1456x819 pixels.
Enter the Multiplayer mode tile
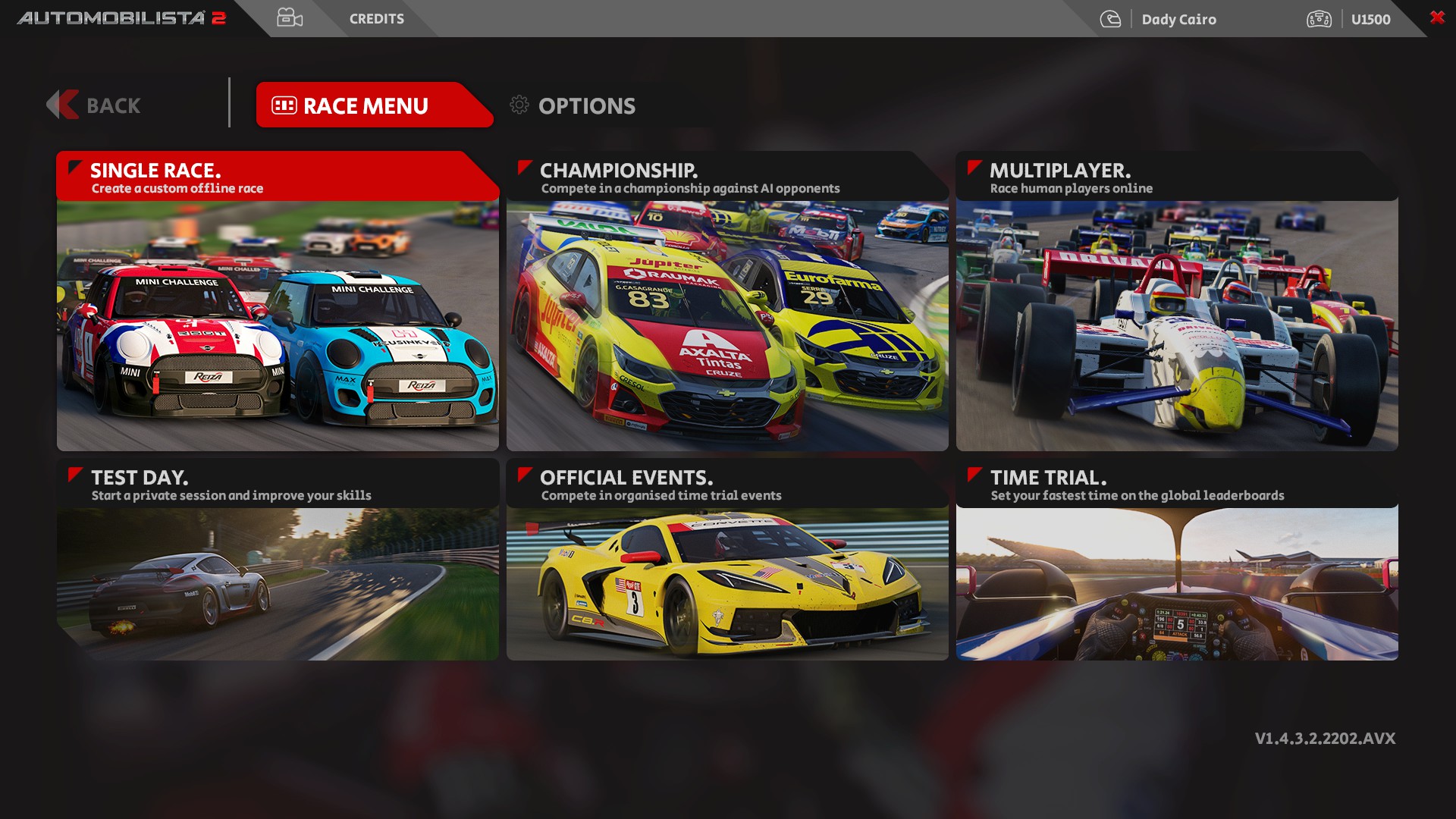[1177, 303]
